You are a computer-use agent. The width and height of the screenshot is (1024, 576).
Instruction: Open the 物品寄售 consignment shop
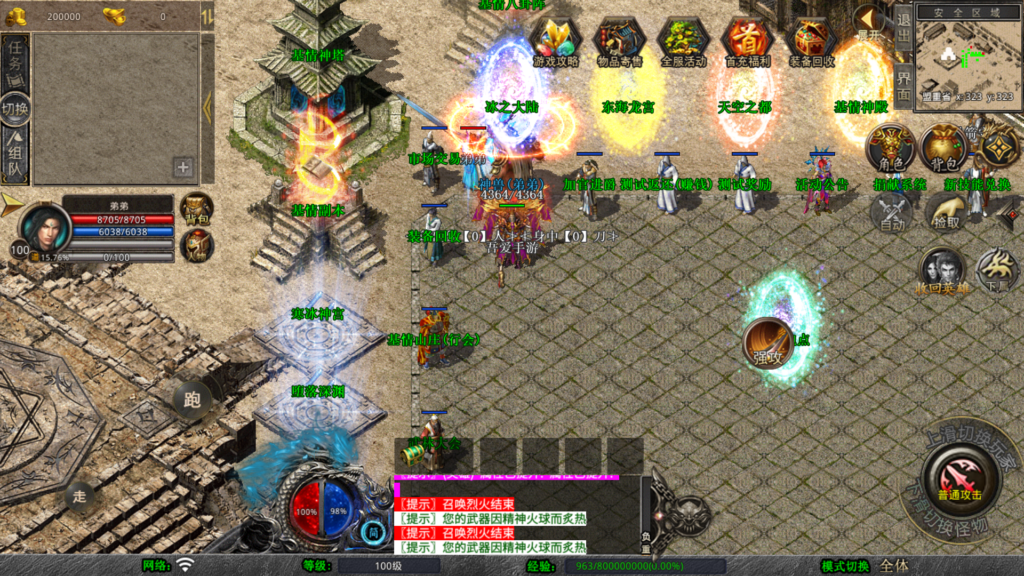[619, 42]
